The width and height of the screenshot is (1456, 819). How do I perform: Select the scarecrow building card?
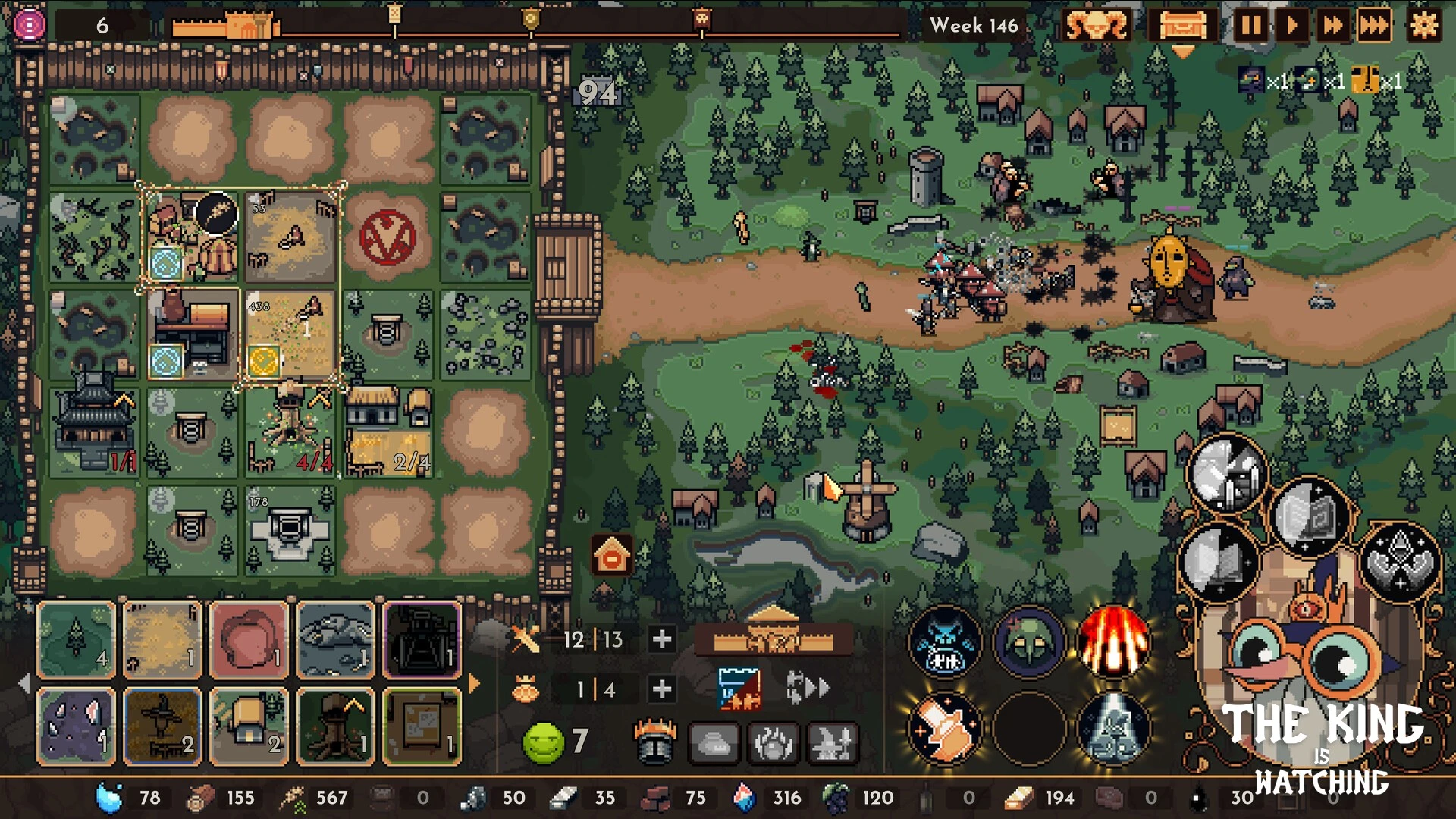click(x=162, y=726)
